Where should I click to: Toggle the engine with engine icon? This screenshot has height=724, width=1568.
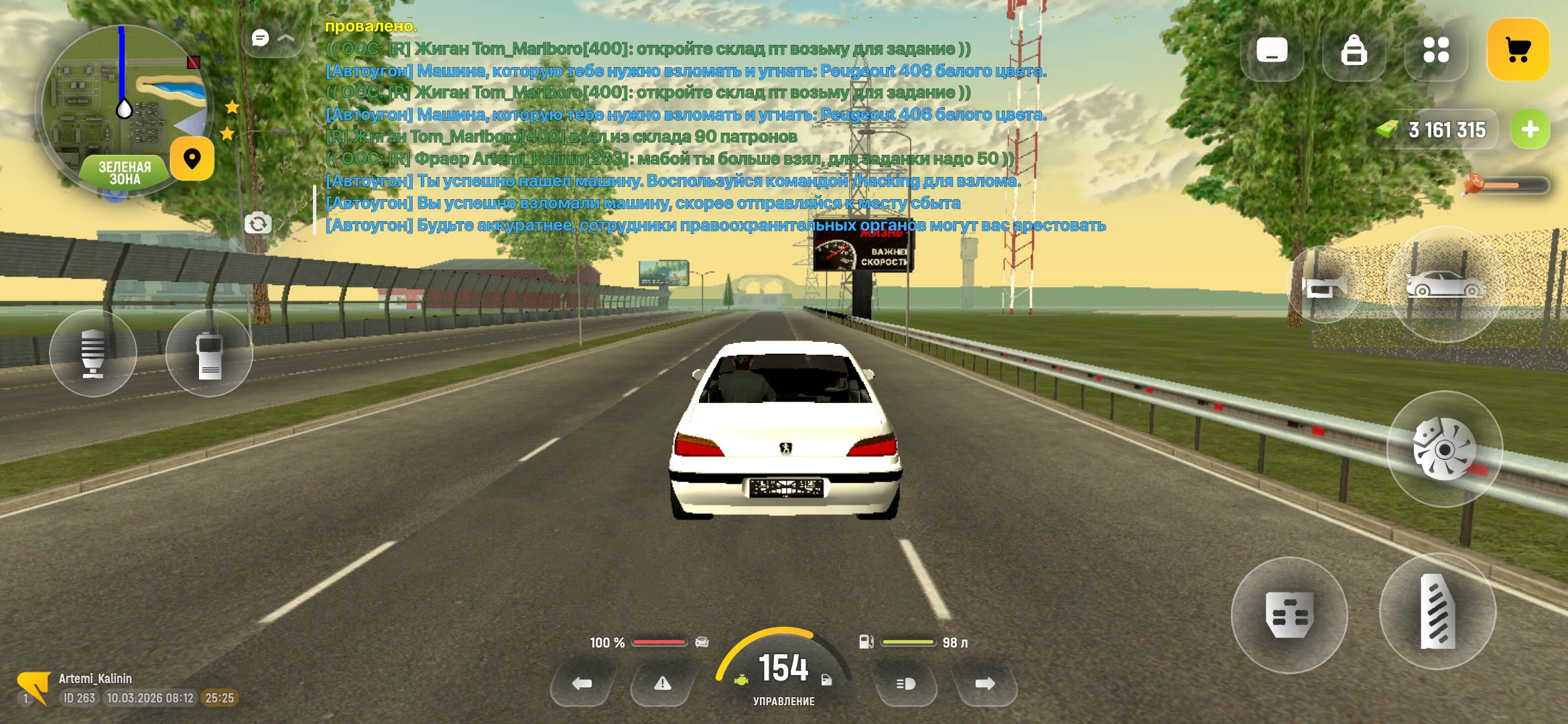740,679
